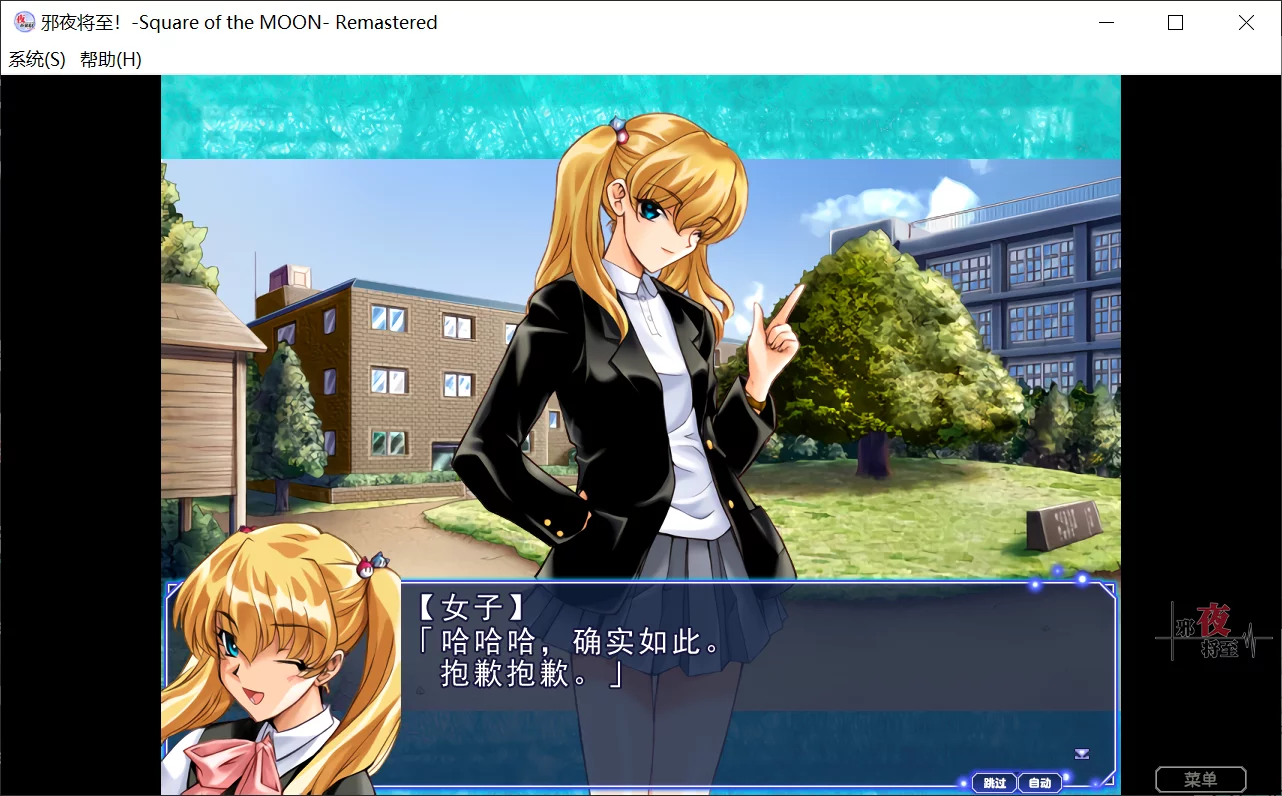Open the 帮助(H) help menu
This screenshot has height=796, width=1282.
(112, 60)
